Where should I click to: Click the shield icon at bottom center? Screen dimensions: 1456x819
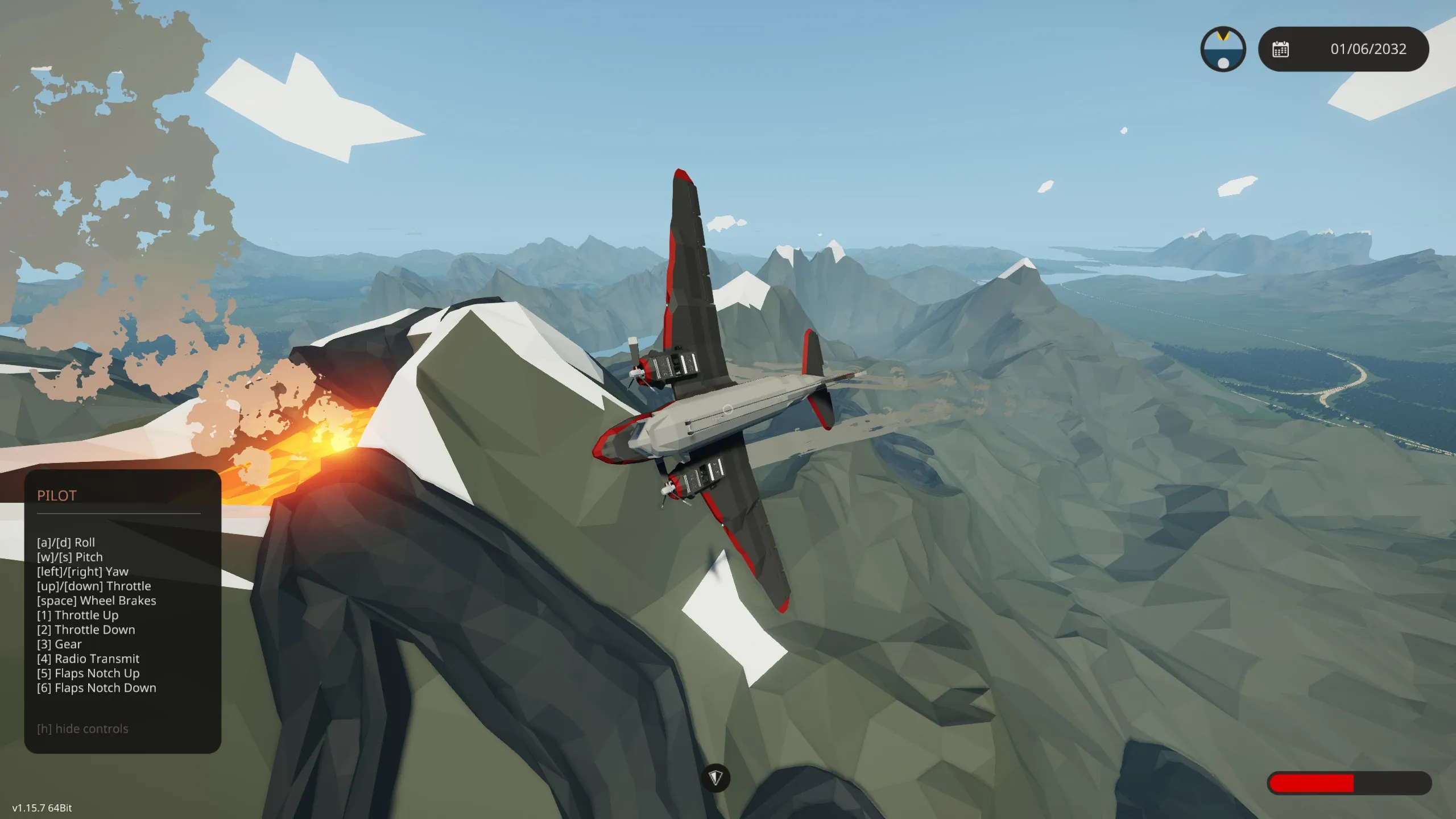[715, 777]
